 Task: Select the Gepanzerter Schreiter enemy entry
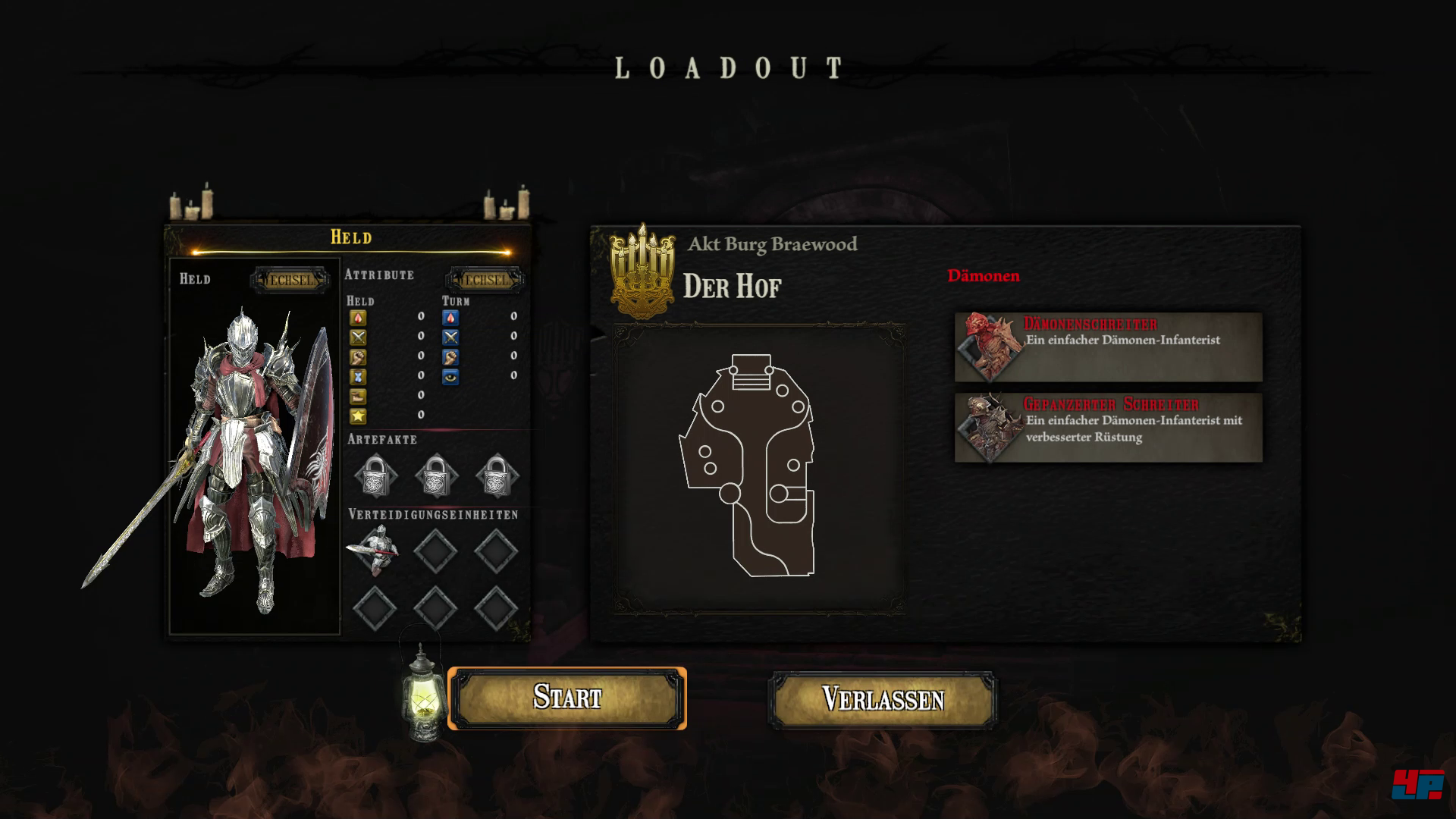coord(1108,428)
